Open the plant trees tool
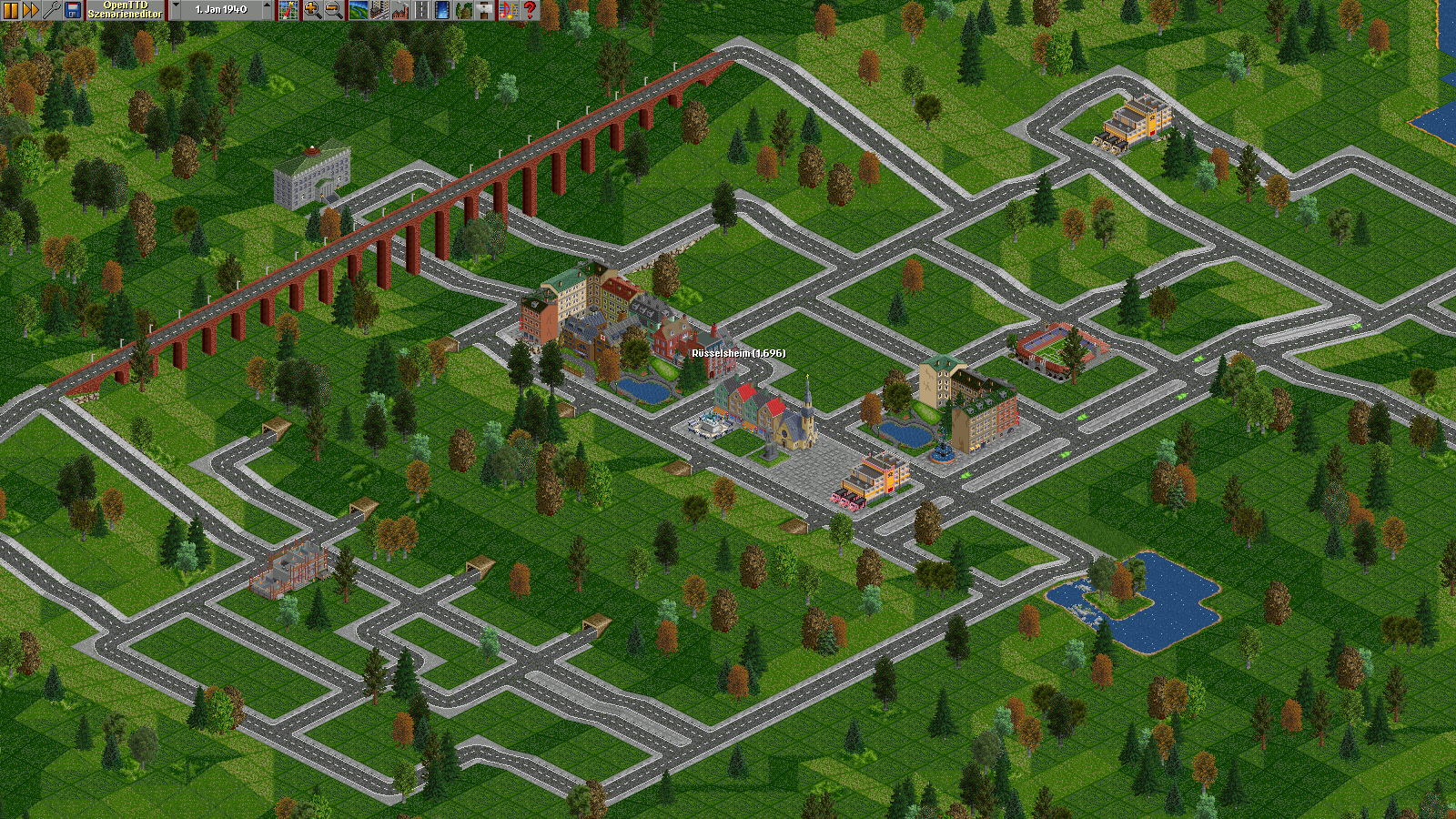Image resolution: width=1456 pixels, height=819 pixels. [464, 10]
